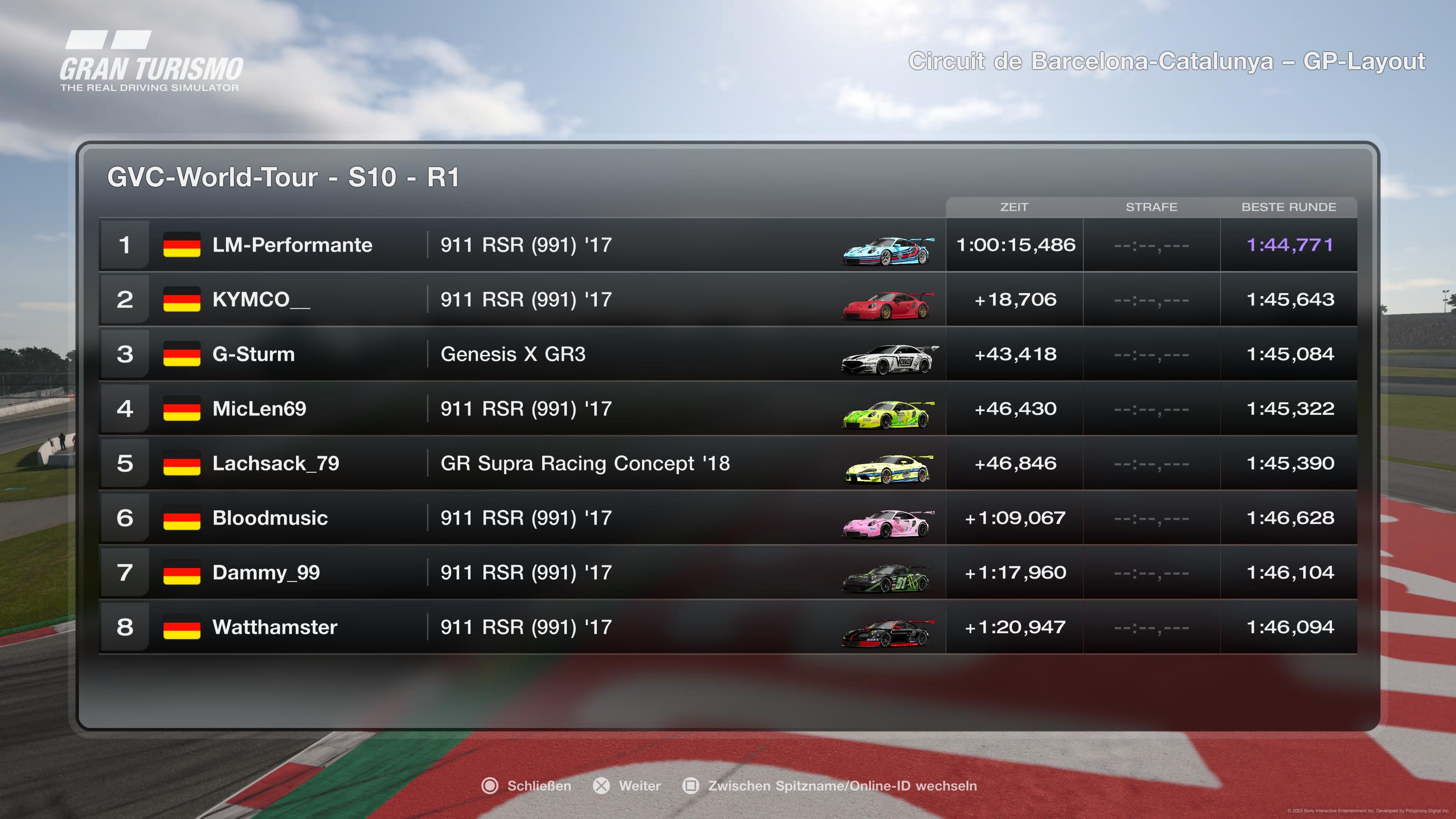The height and width of the screenshot is (819, 1456).
Task: Click the ZEIT column header
Action: coord(1014,207)
